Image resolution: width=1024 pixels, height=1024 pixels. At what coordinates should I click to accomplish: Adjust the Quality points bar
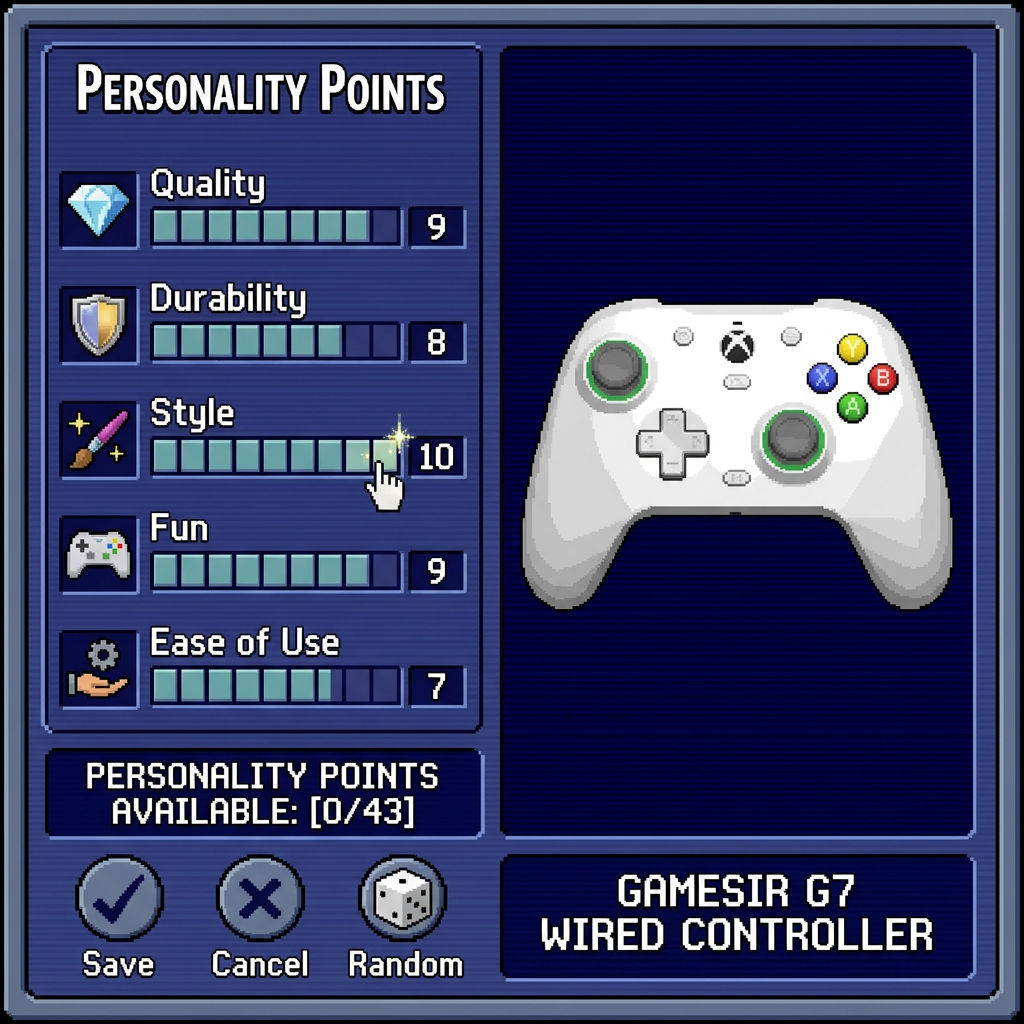click(x=275, y=227)
